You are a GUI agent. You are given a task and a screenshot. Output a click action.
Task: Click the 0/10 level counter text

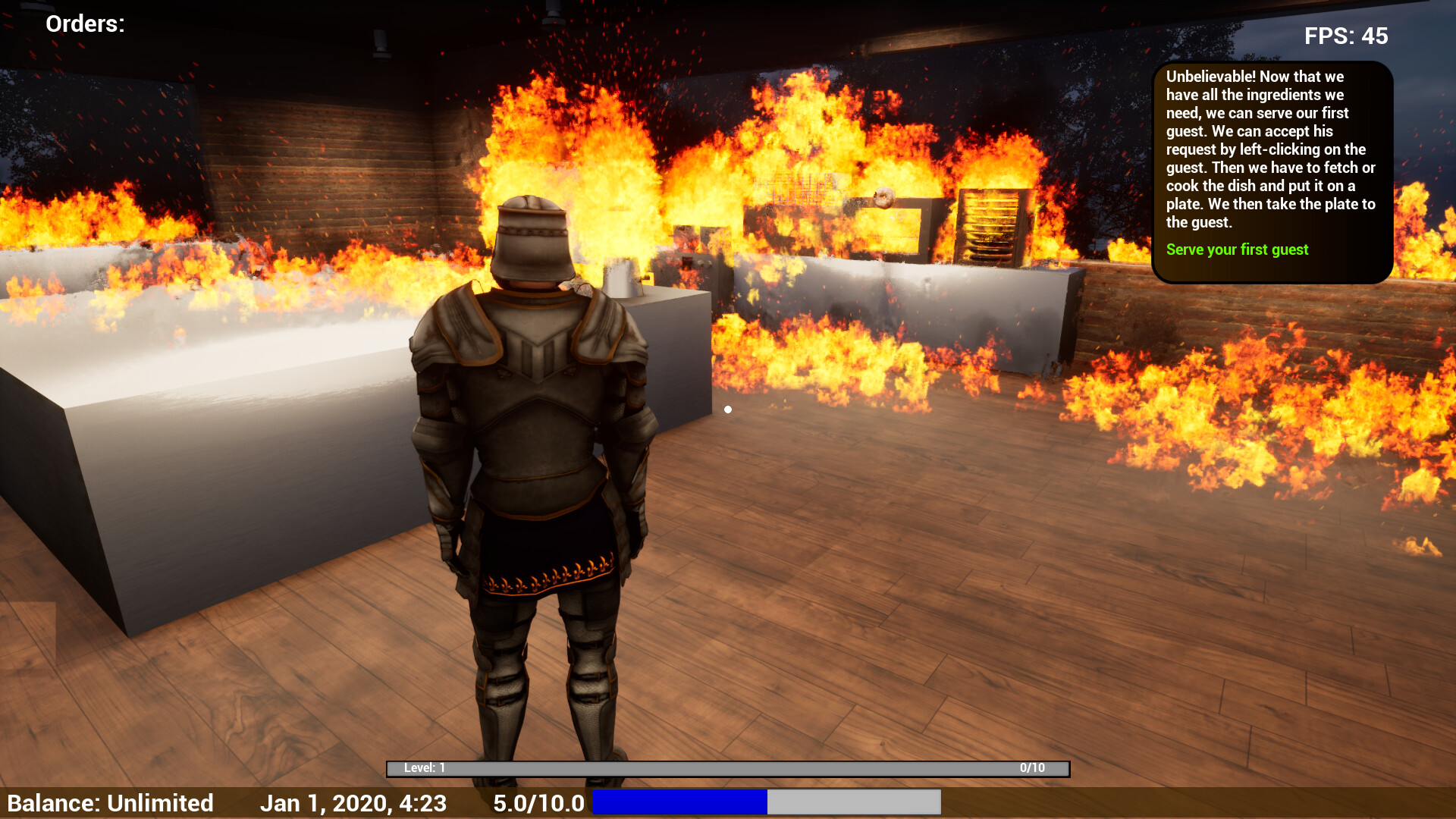[x=1031, y=768]
